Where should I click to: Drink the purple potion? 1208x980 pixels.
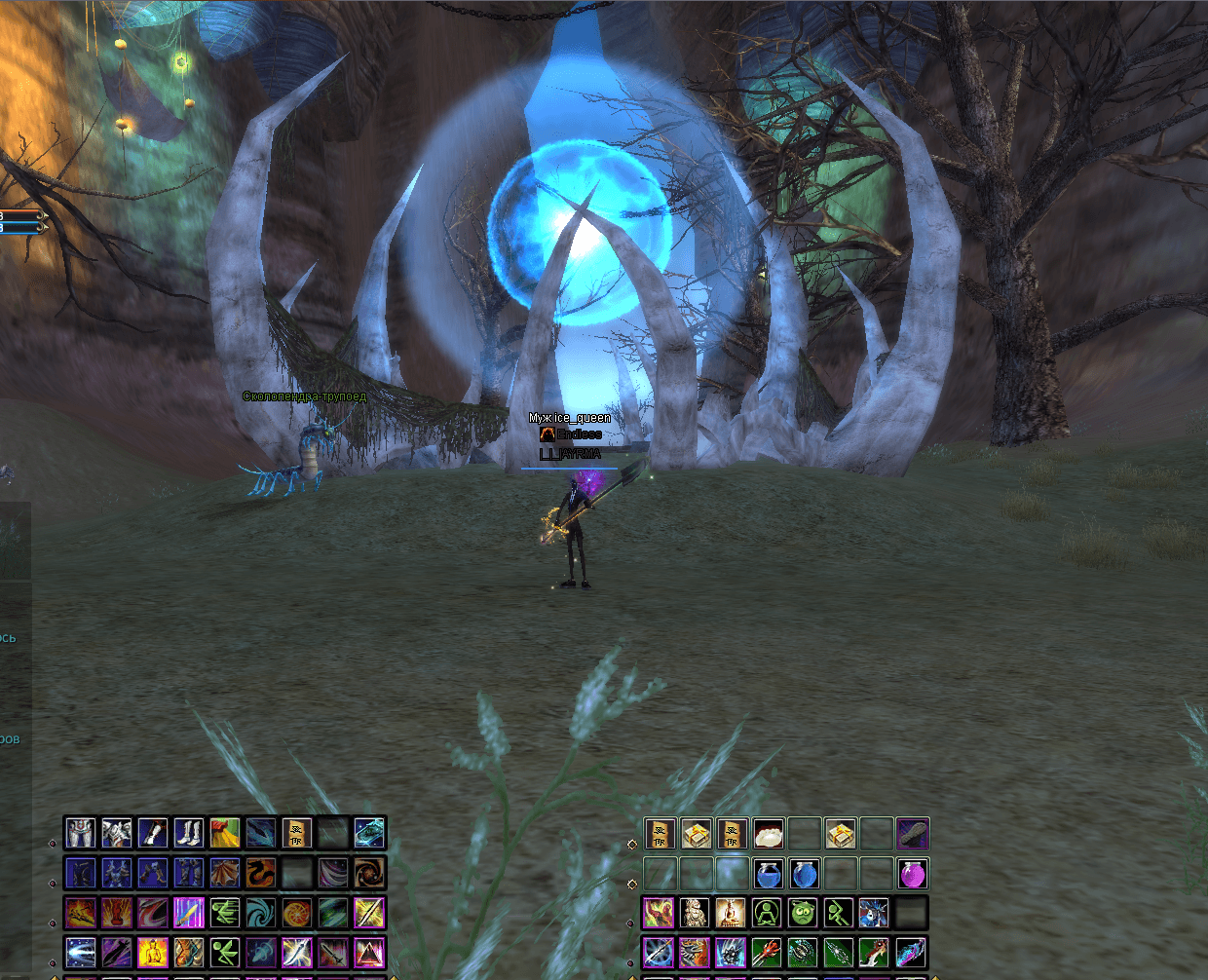913,874
